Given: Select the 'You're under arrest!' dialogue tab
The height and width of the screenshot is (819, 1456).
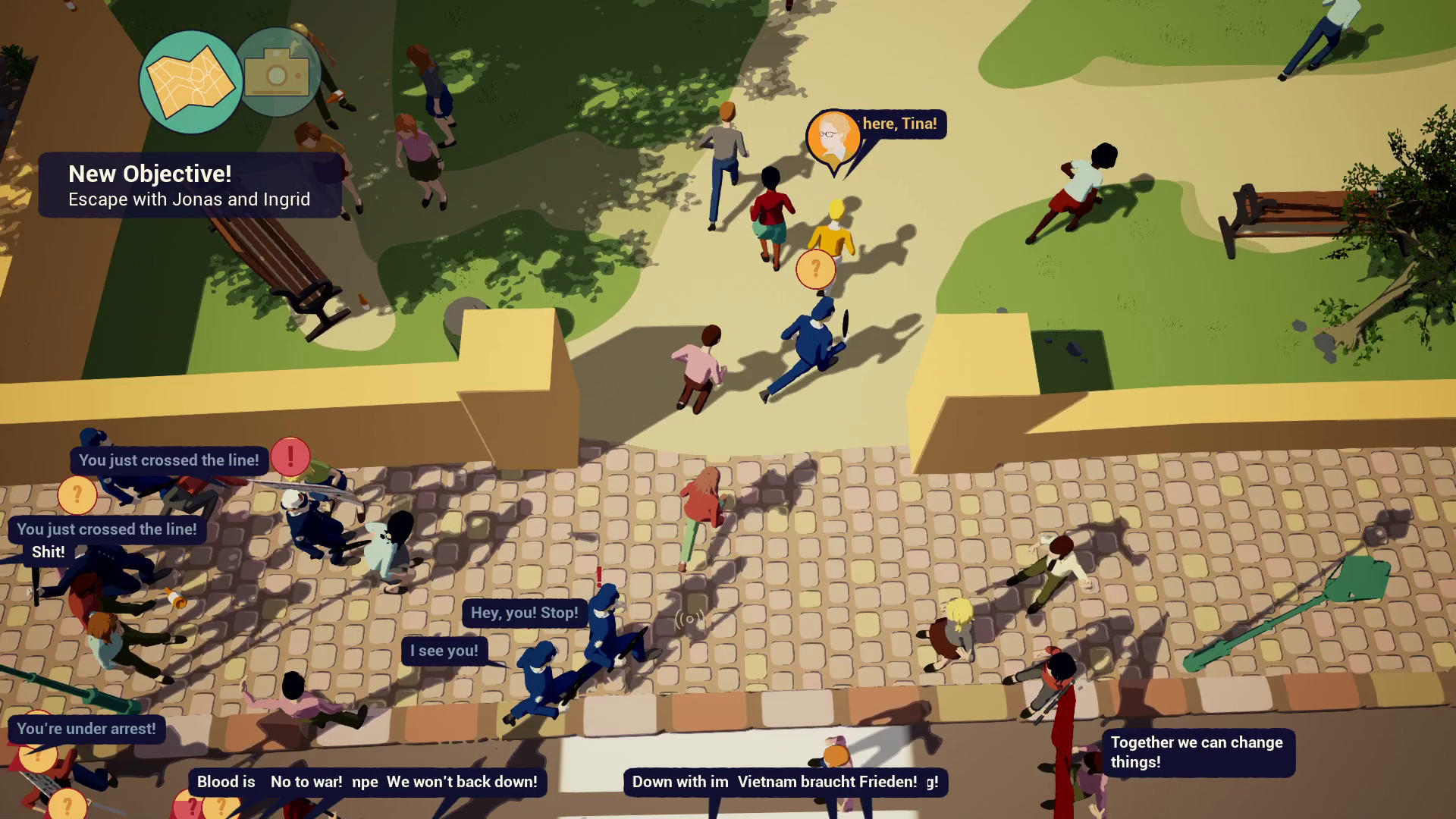Looking at the screenshot, I should tap(86, 729).
